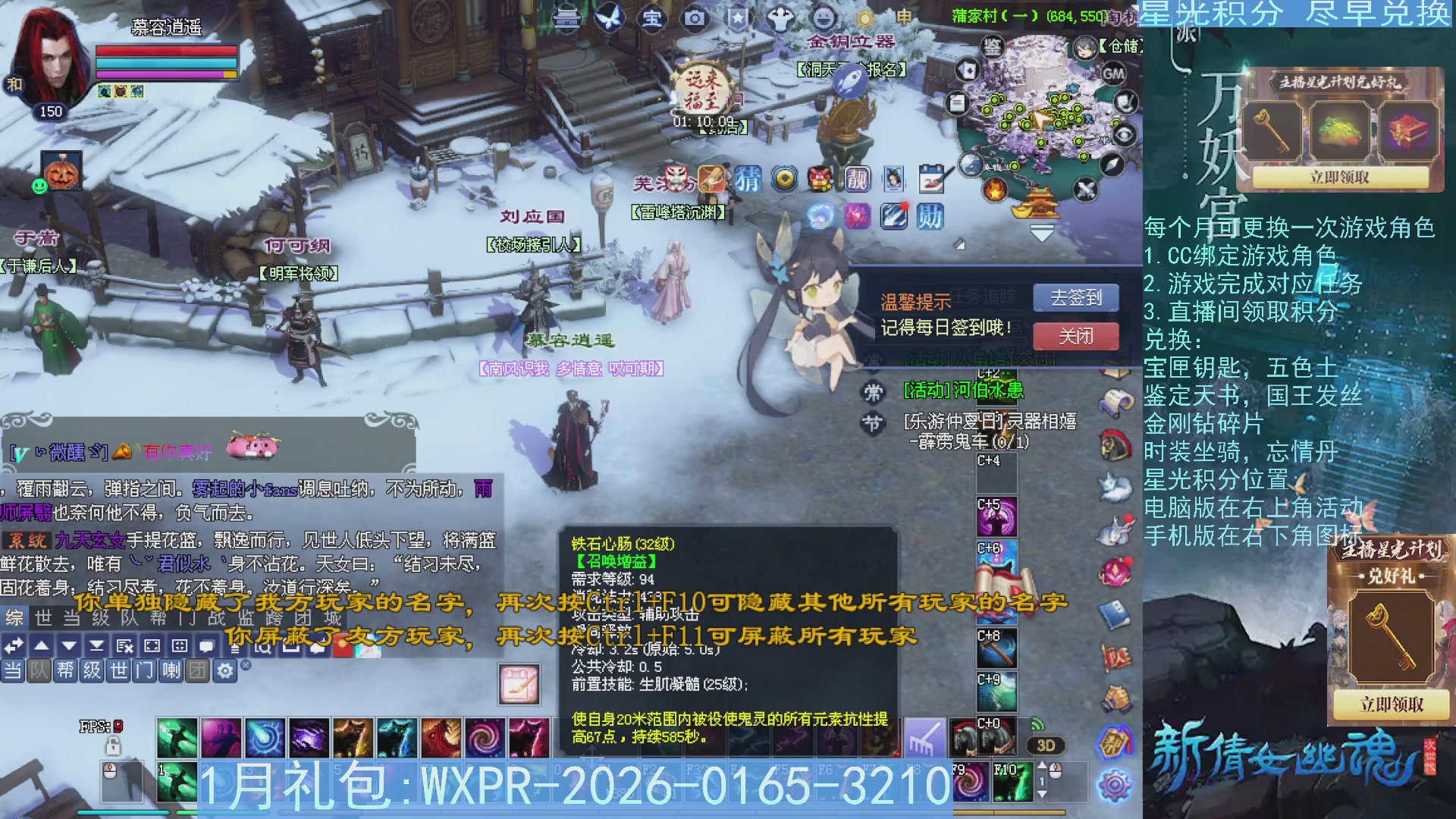
Task: Open the smiley emote icon near the top
Action: pyautogui.click(x=824, y=17)
